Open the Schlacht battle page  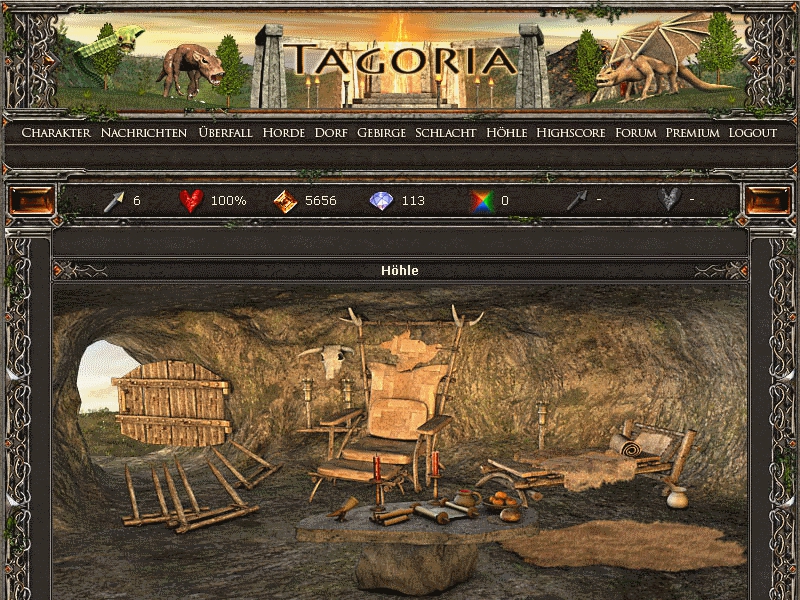(446, 133)
